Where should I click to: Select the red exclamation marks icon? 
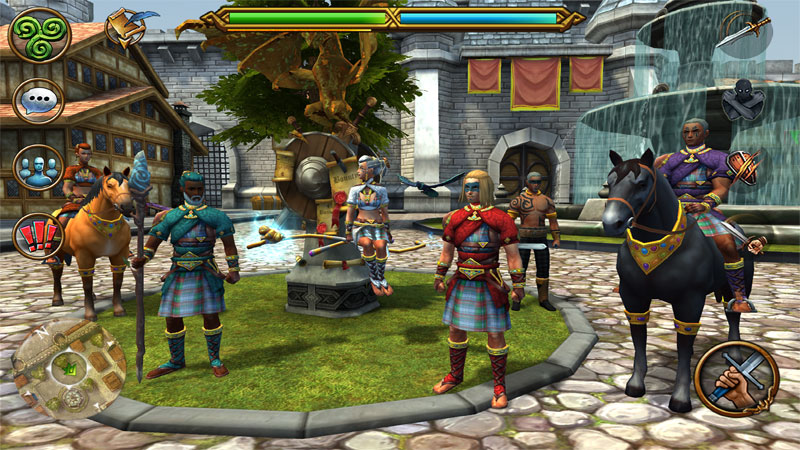(x=39, y=235)
